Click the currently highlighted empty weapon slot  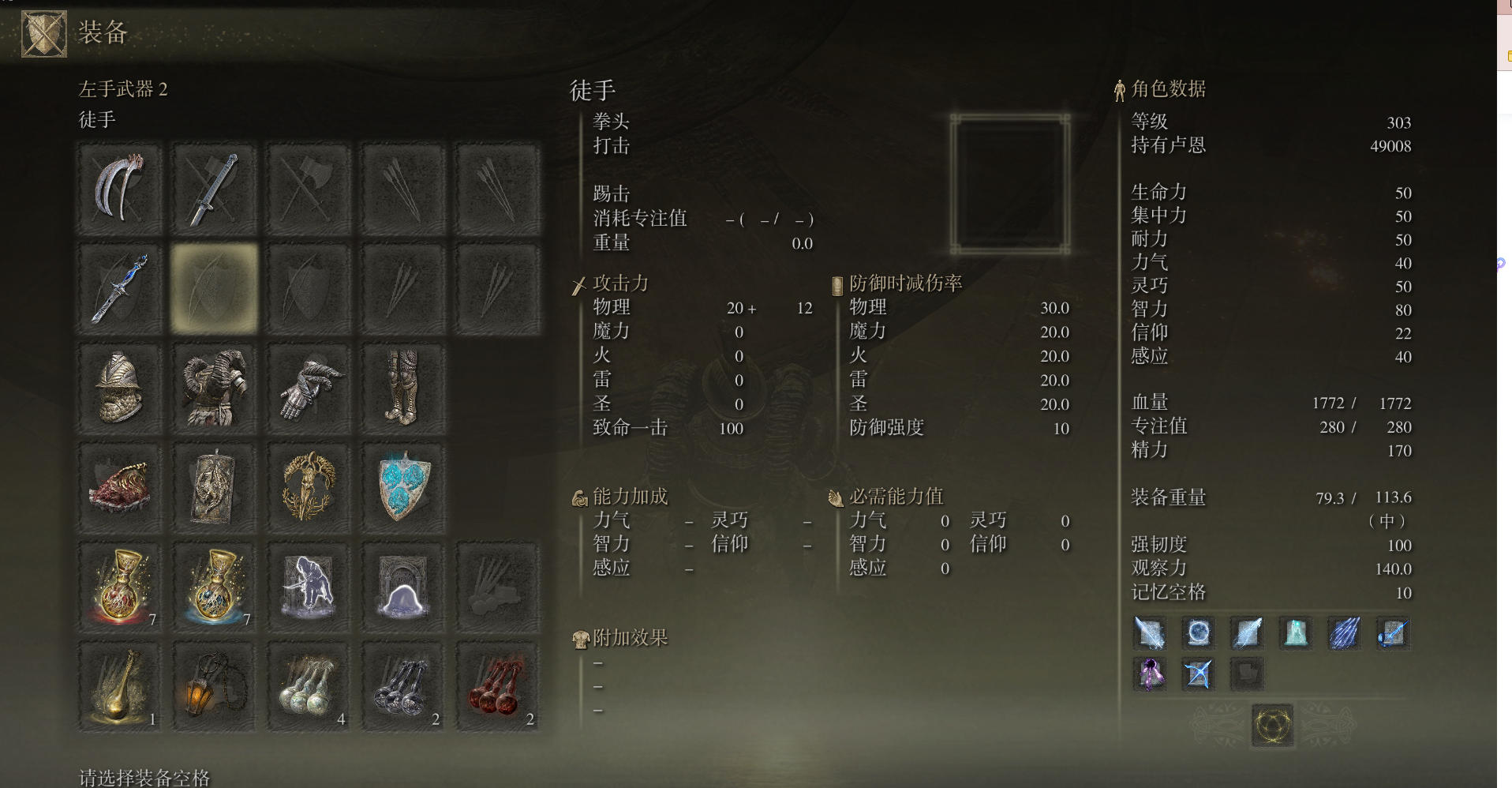click(x=214, y=288)
